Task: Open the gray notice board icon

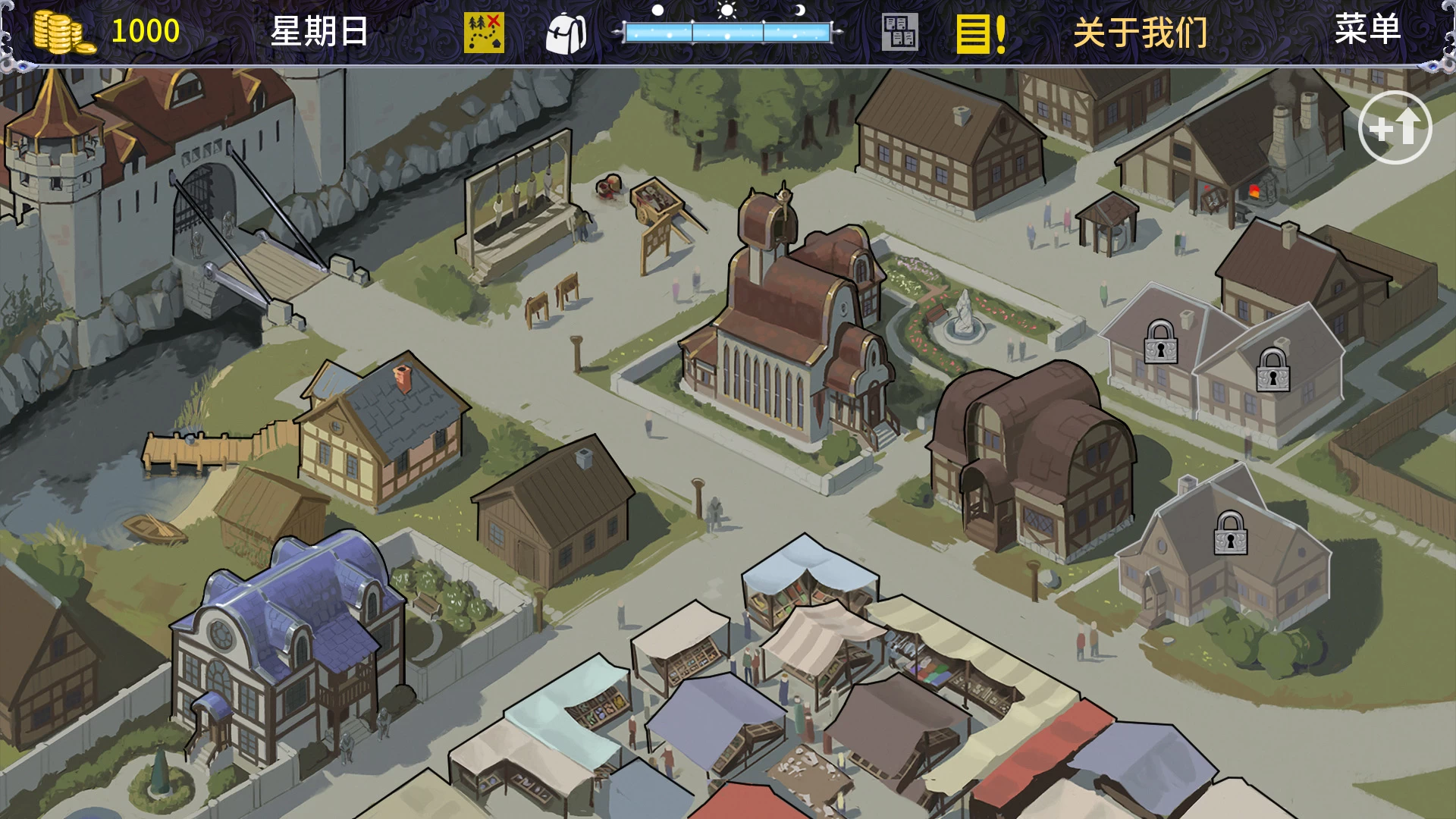Action: coord(899,33)
